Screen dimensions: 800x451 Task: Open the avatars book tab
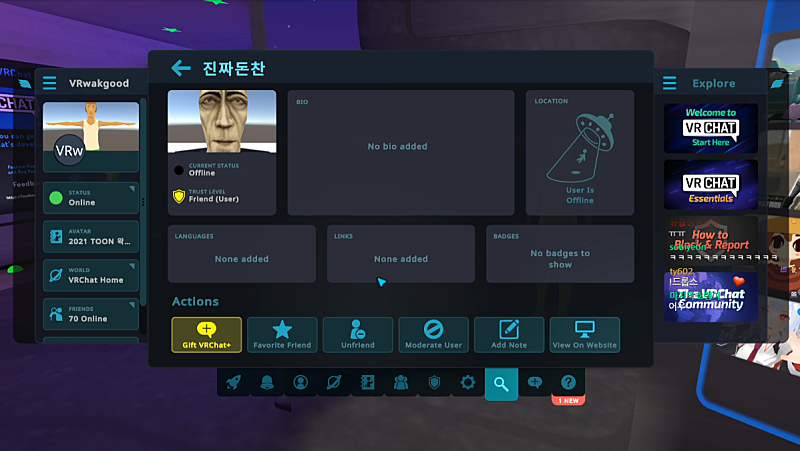[x=367, y=382]
